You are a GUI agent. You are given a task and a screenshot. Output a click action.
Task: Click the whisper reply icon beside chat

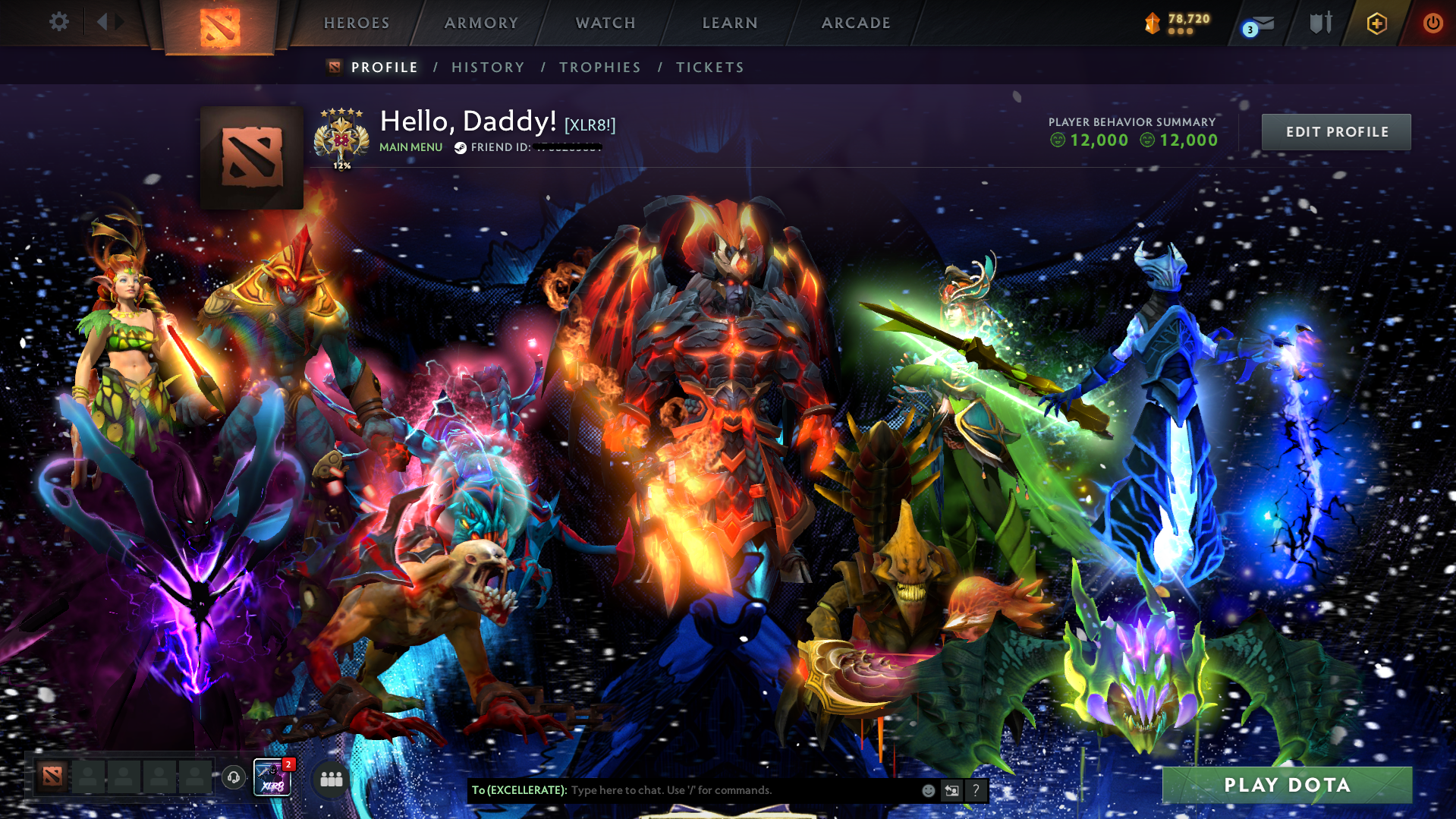pos(951,790)
